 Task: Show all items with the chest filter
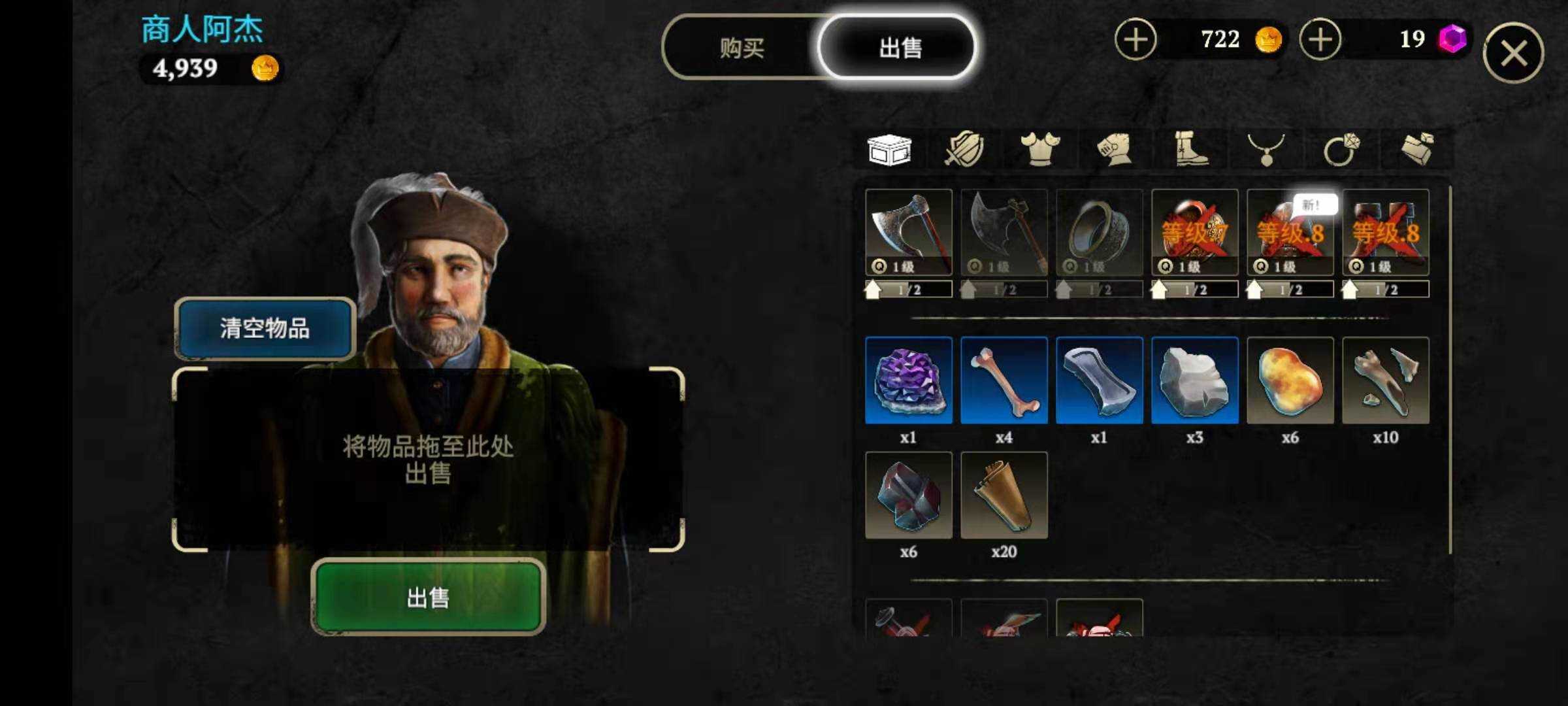[889, 150]
